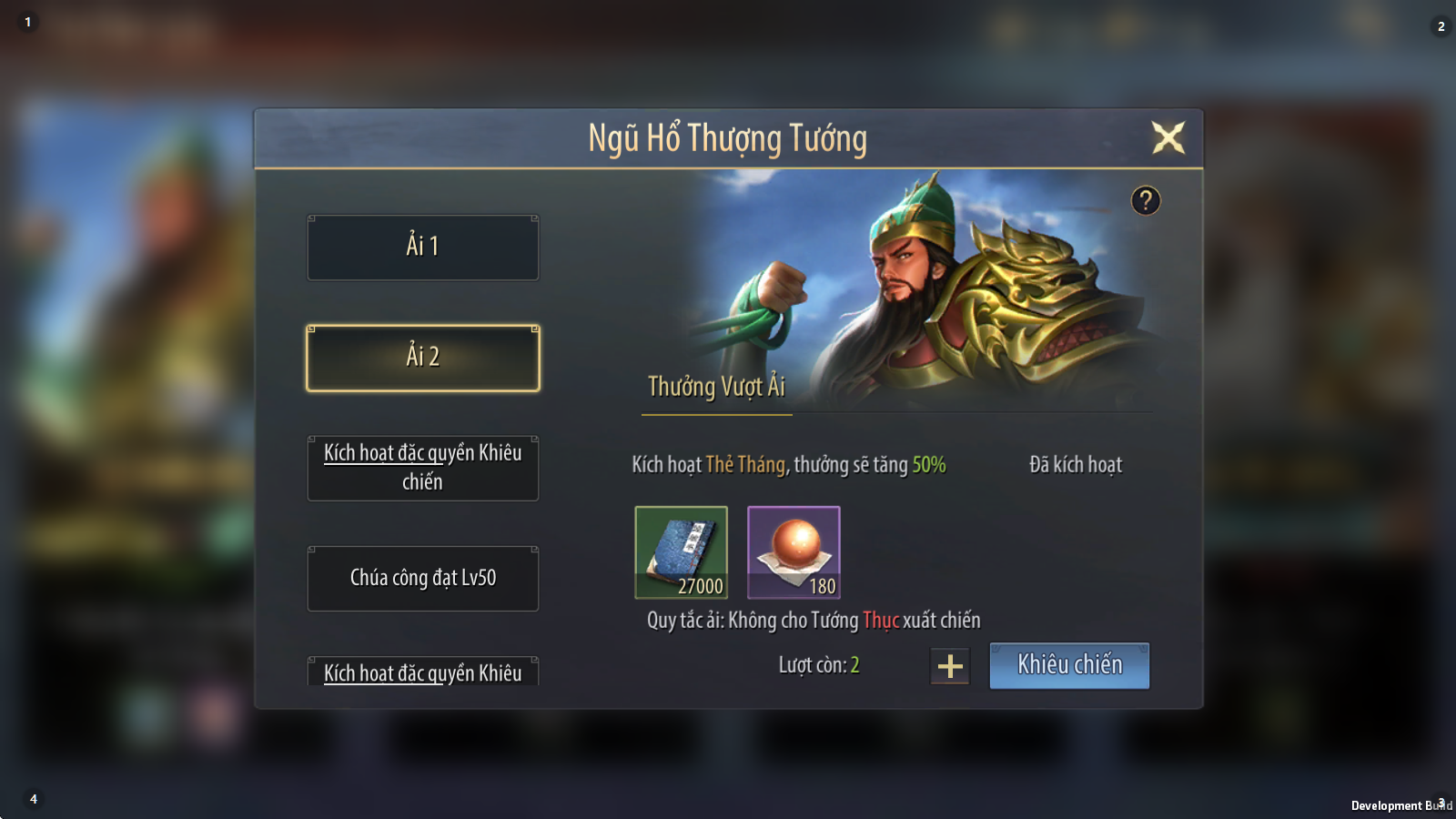The image size is (1456, 819).
Task: Inspect the blue book reward worth 27000
Action: pos(682,552)
